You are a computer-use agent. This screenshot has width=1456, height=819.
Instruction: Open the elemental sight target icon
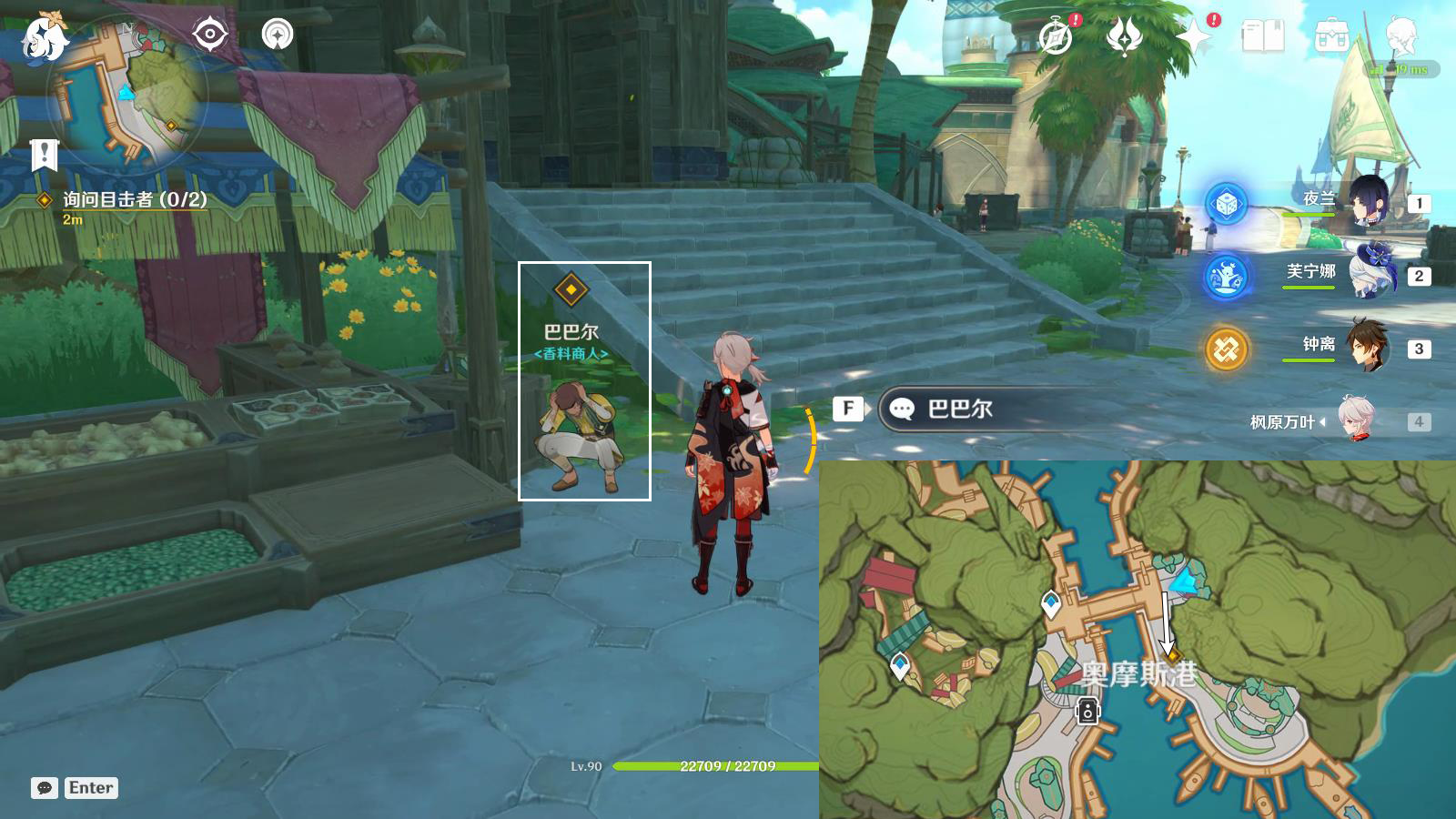[x=209, y=35]
